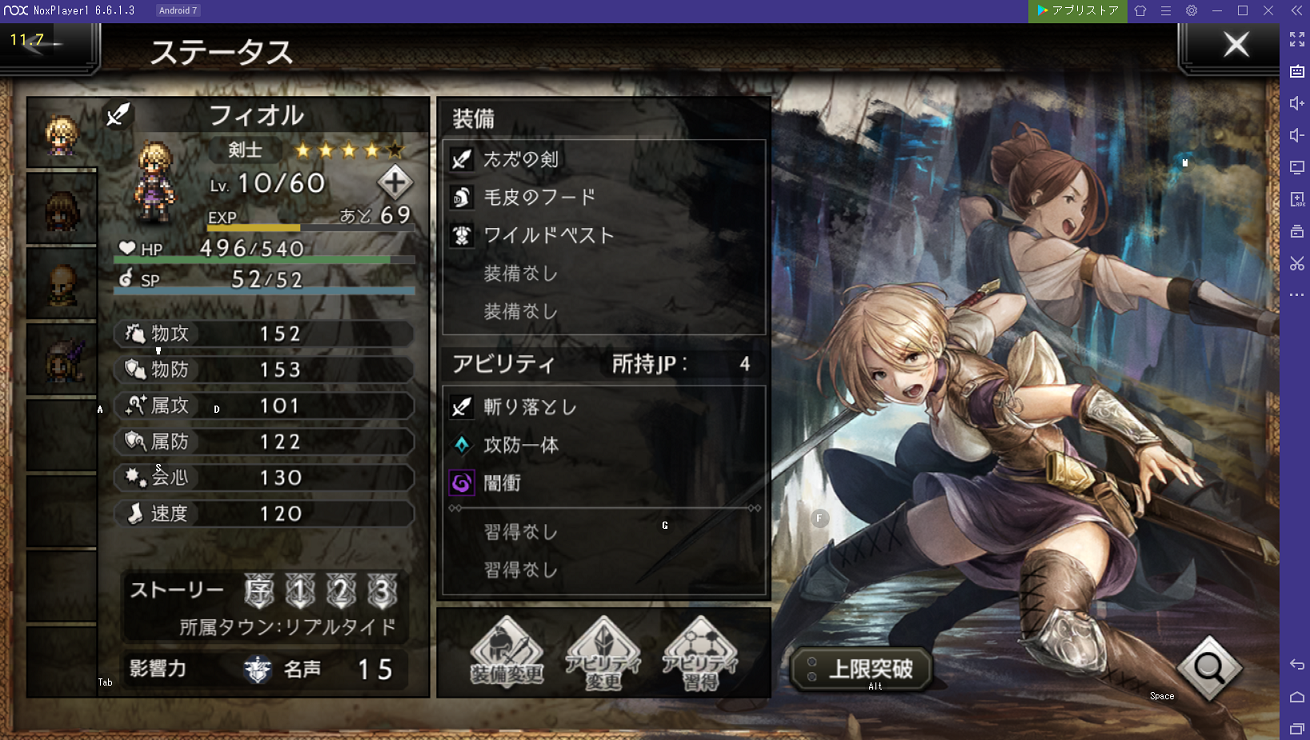Click the scissors icon in Nox sidebar
1310x740 pixels.
point(1296,263)
